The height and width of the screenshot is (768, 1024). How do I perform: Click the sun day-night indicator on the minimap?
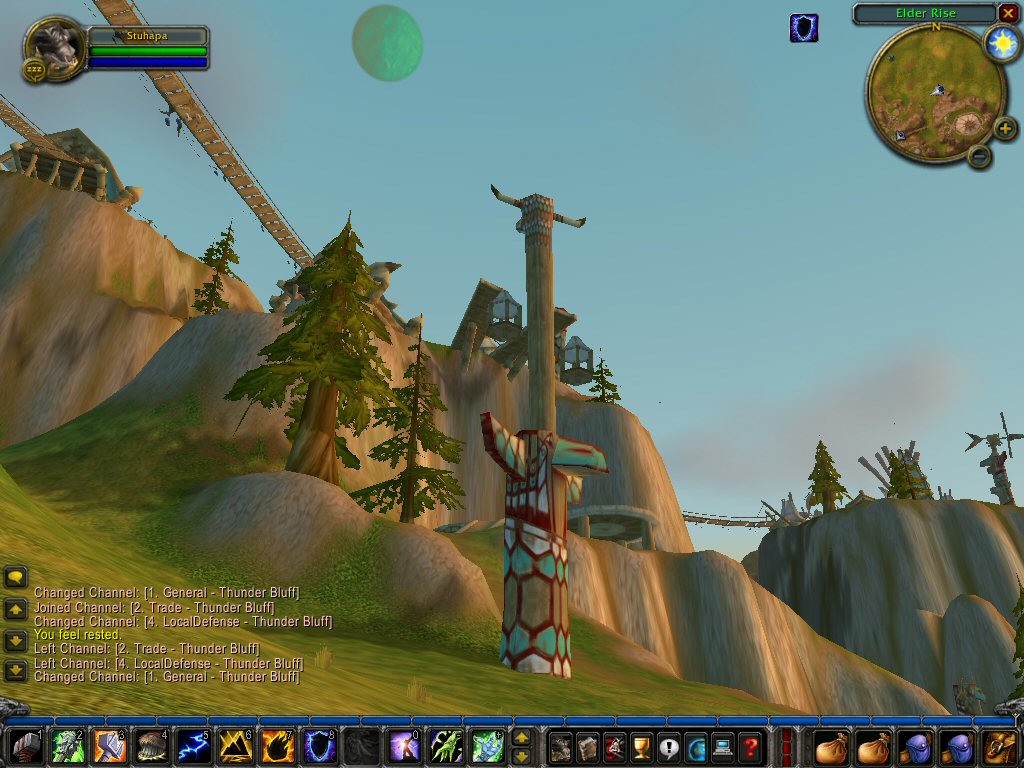point(1001,43)
